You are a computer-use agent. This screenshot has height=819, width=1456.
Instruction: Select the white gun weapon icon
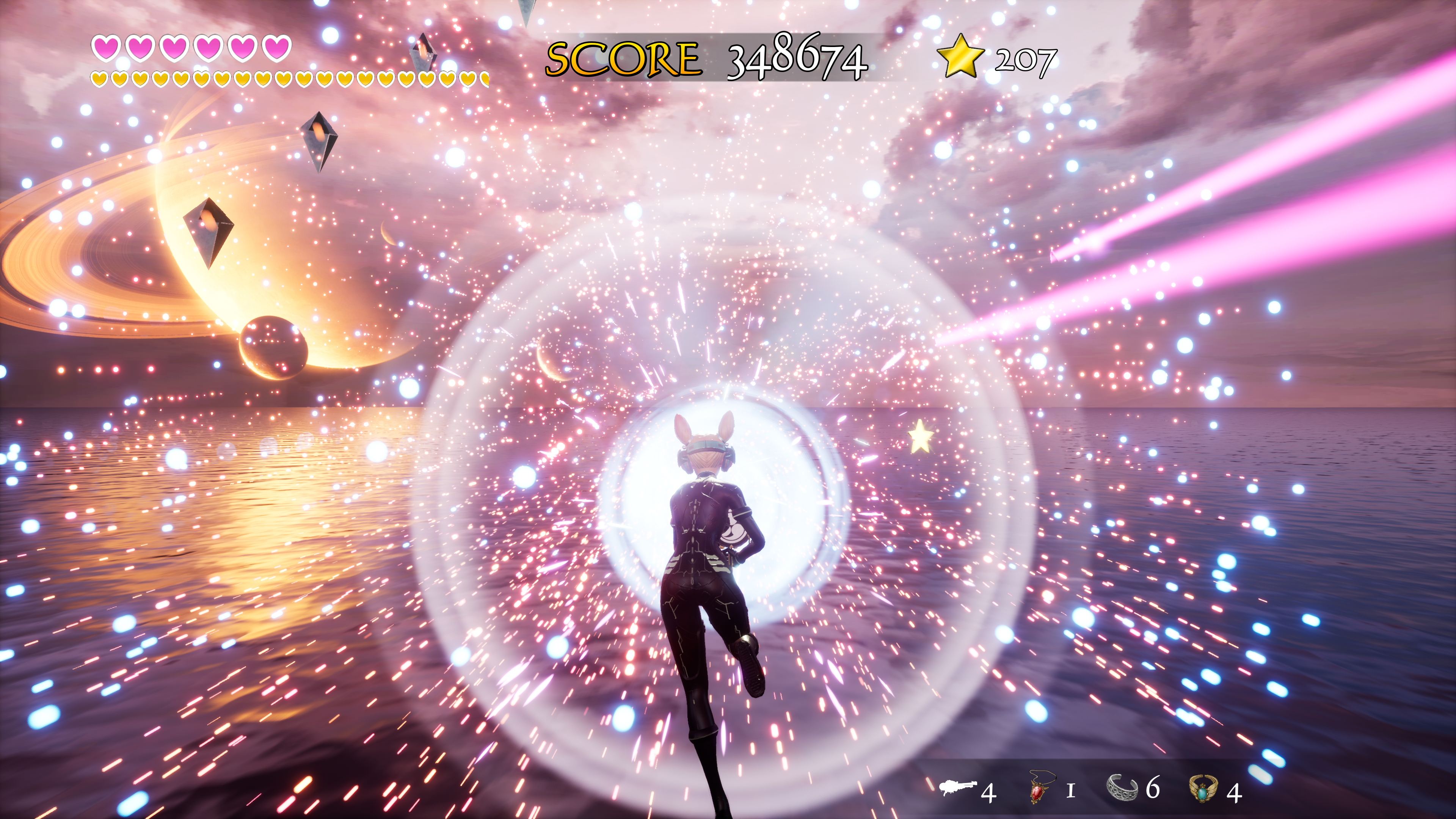[x=957, y=788]
